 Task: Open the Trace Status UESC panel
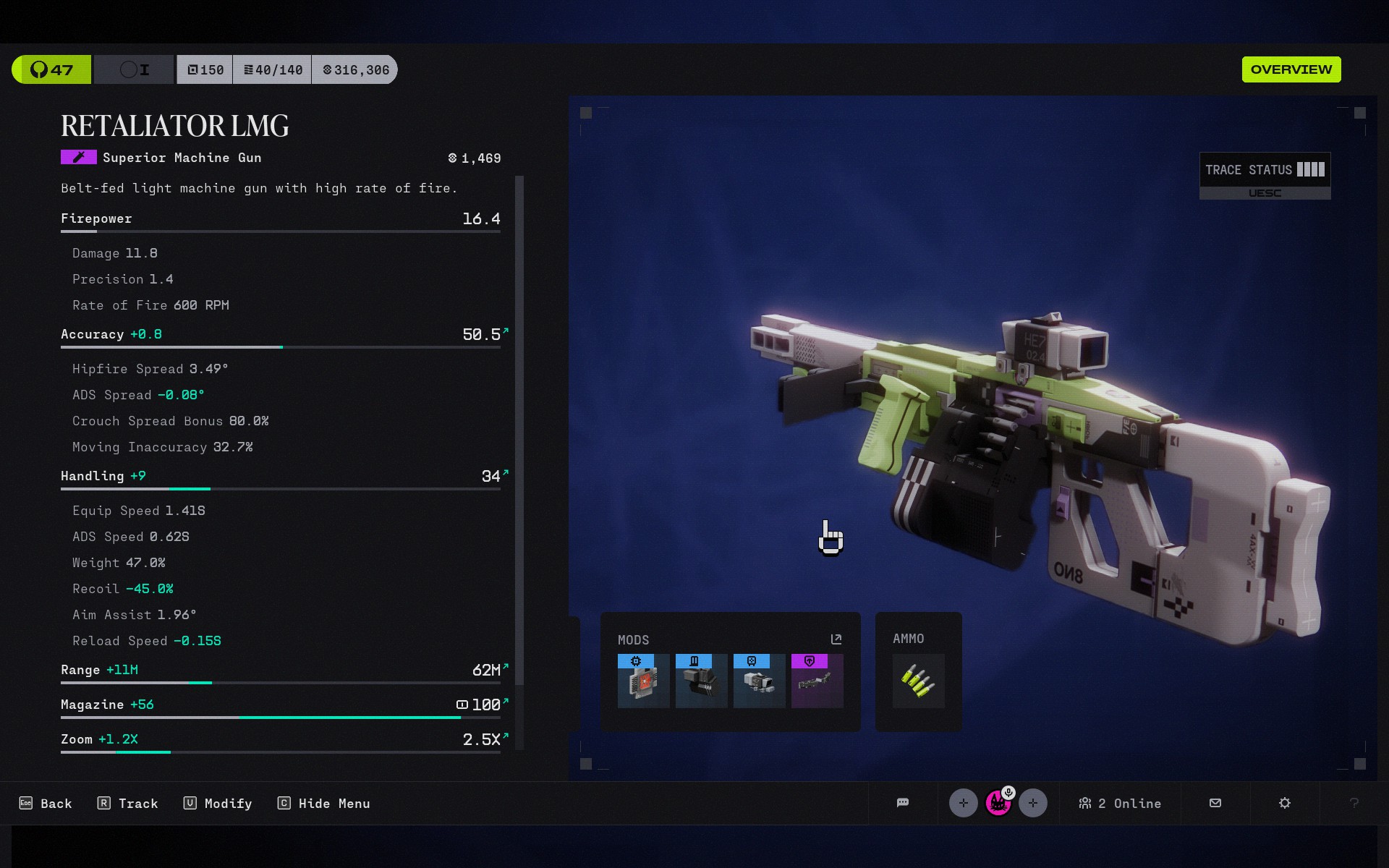coord(1265,176)
